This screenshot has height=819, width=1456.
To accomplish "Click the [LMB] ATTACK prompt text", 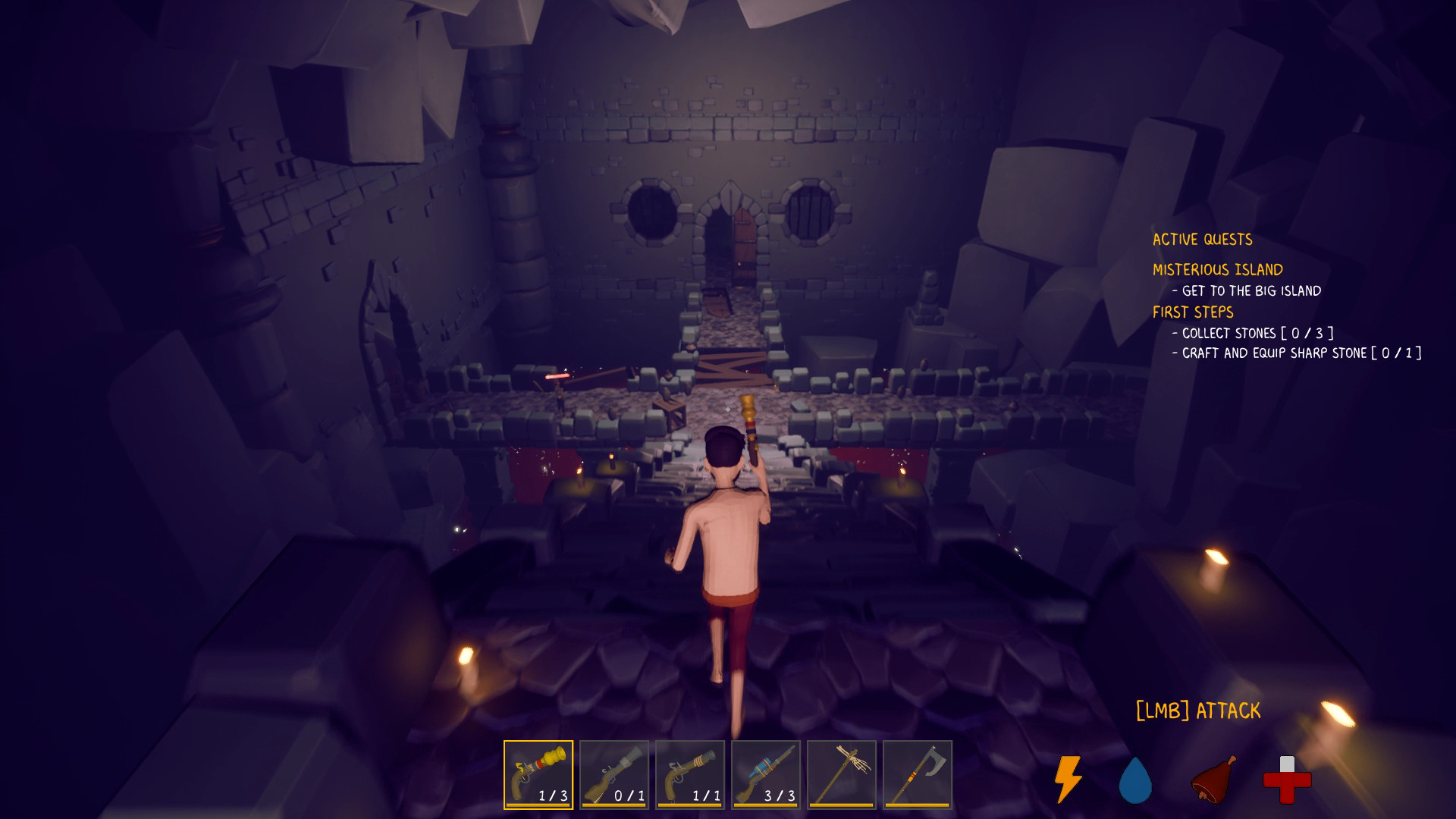I will (1195, 711).
